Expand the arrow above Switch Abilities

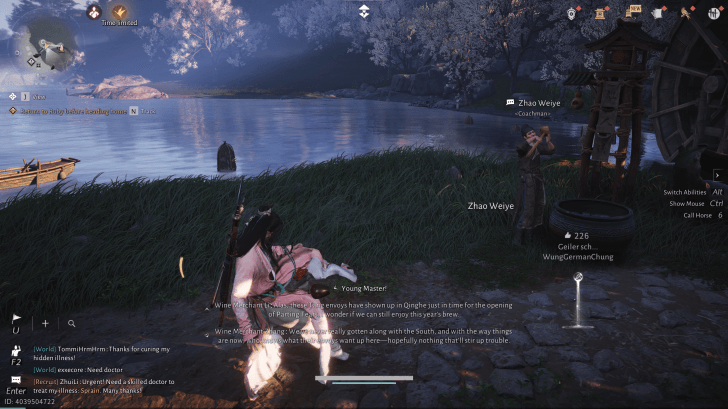pyautogui.click(x=716, y=175)
